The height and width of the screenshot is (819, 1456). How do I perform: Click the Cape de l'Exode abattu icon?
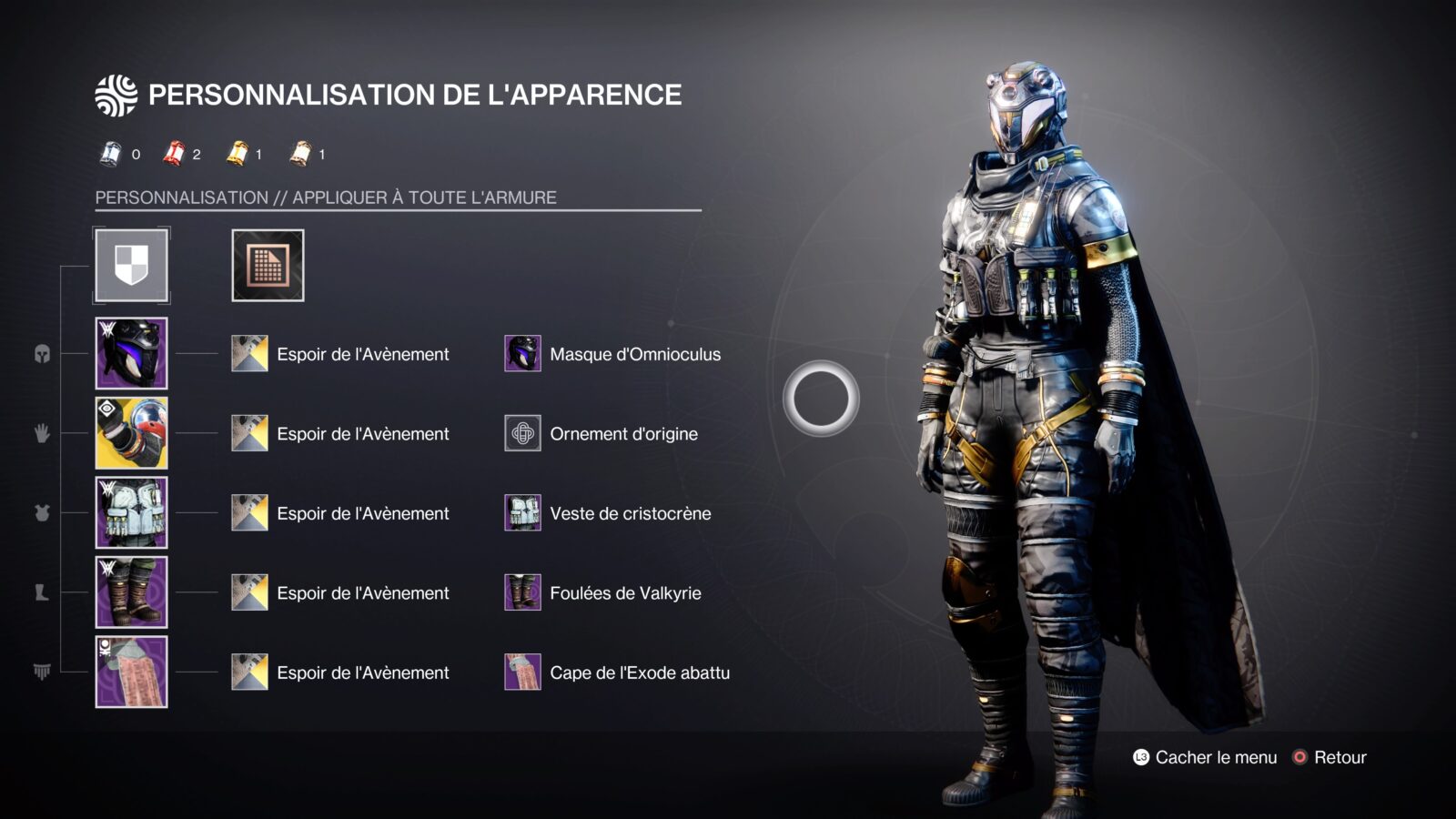[521, 672]
